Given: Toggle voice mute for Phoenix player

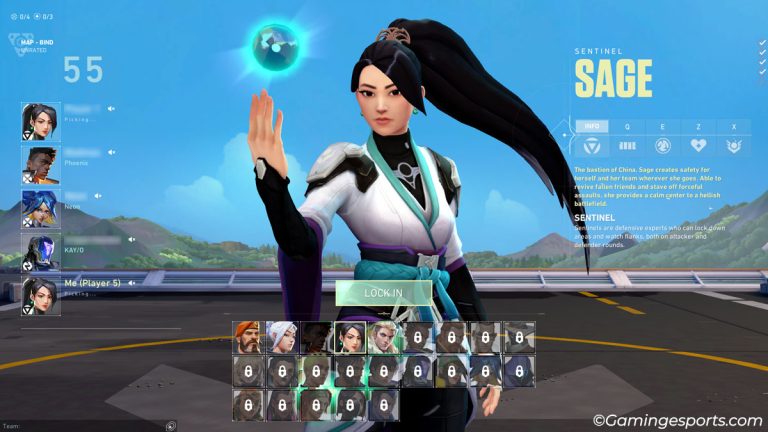Looking at the screenshot, I should tap(112, 153).
